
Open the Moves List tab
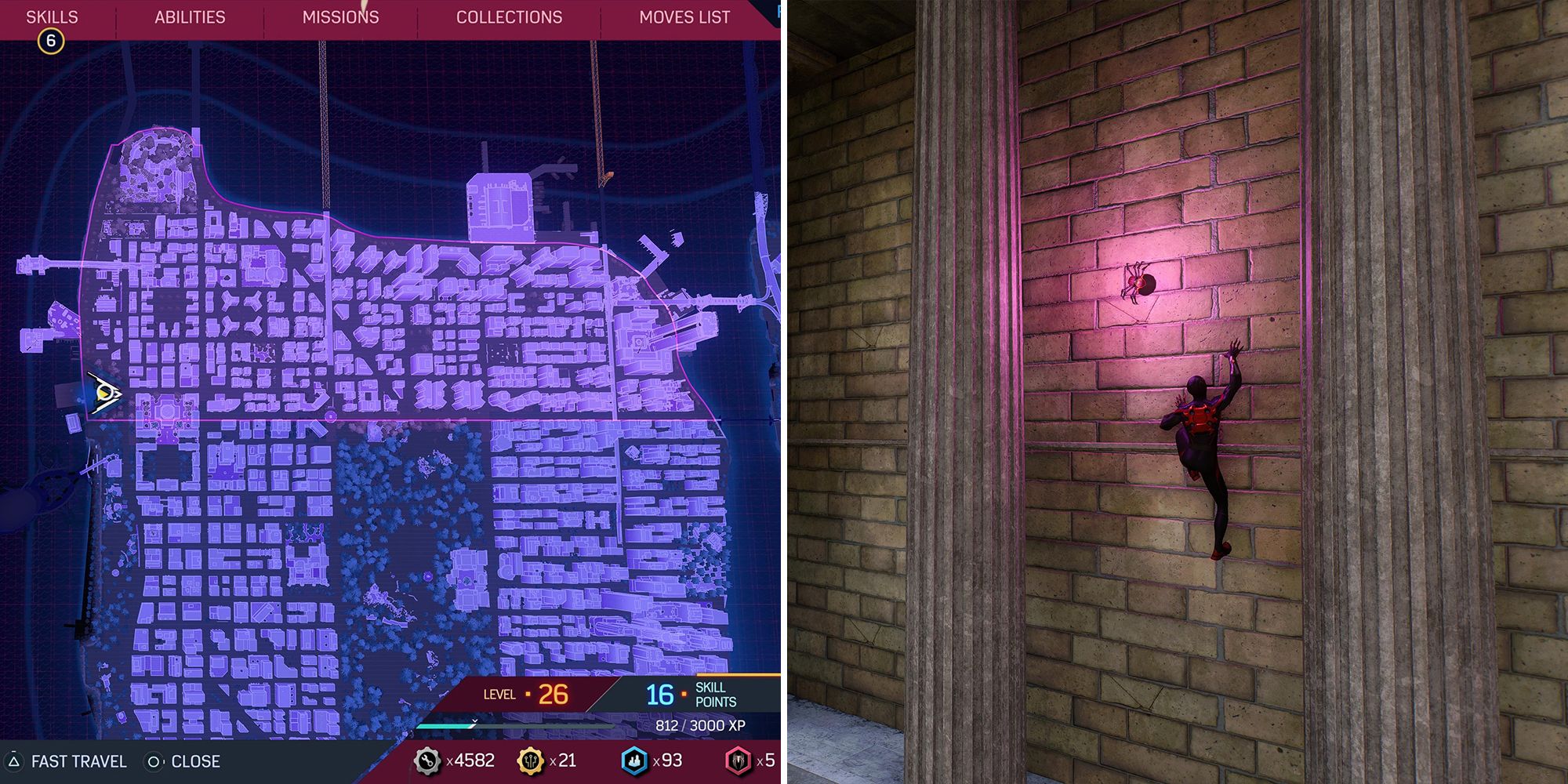pyautogui.click(x=684, y=16)
